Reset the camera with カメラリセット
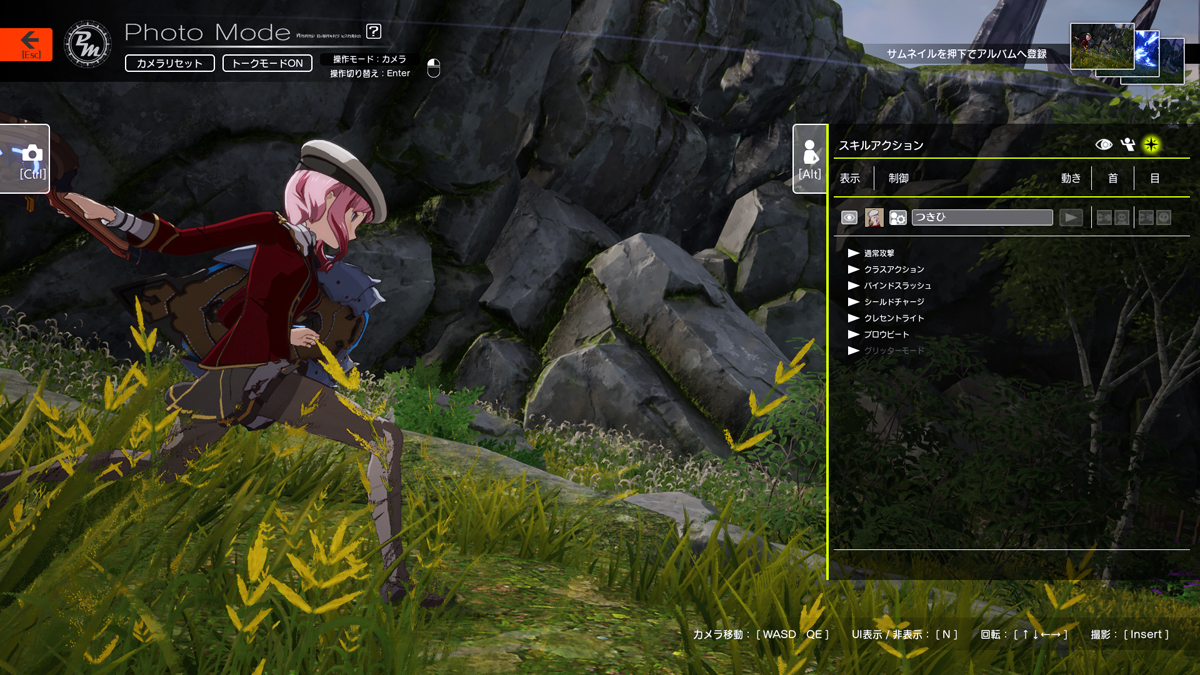This screenshot has width=1200, height=675. pos(170,63)
